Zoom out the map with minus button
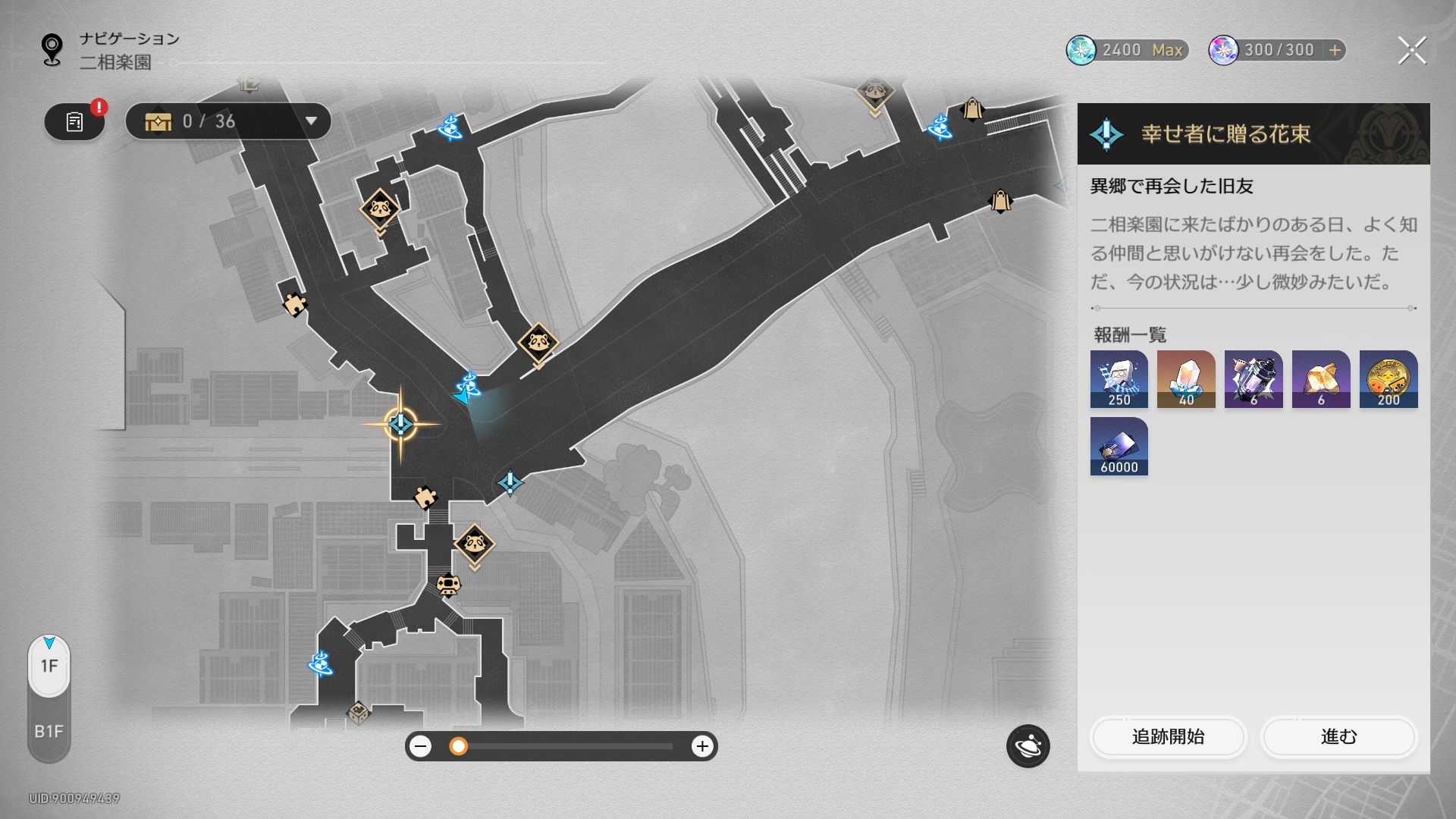Image resolution: width=1456 pixels, height=819 pixels. (x=420, y=746)
